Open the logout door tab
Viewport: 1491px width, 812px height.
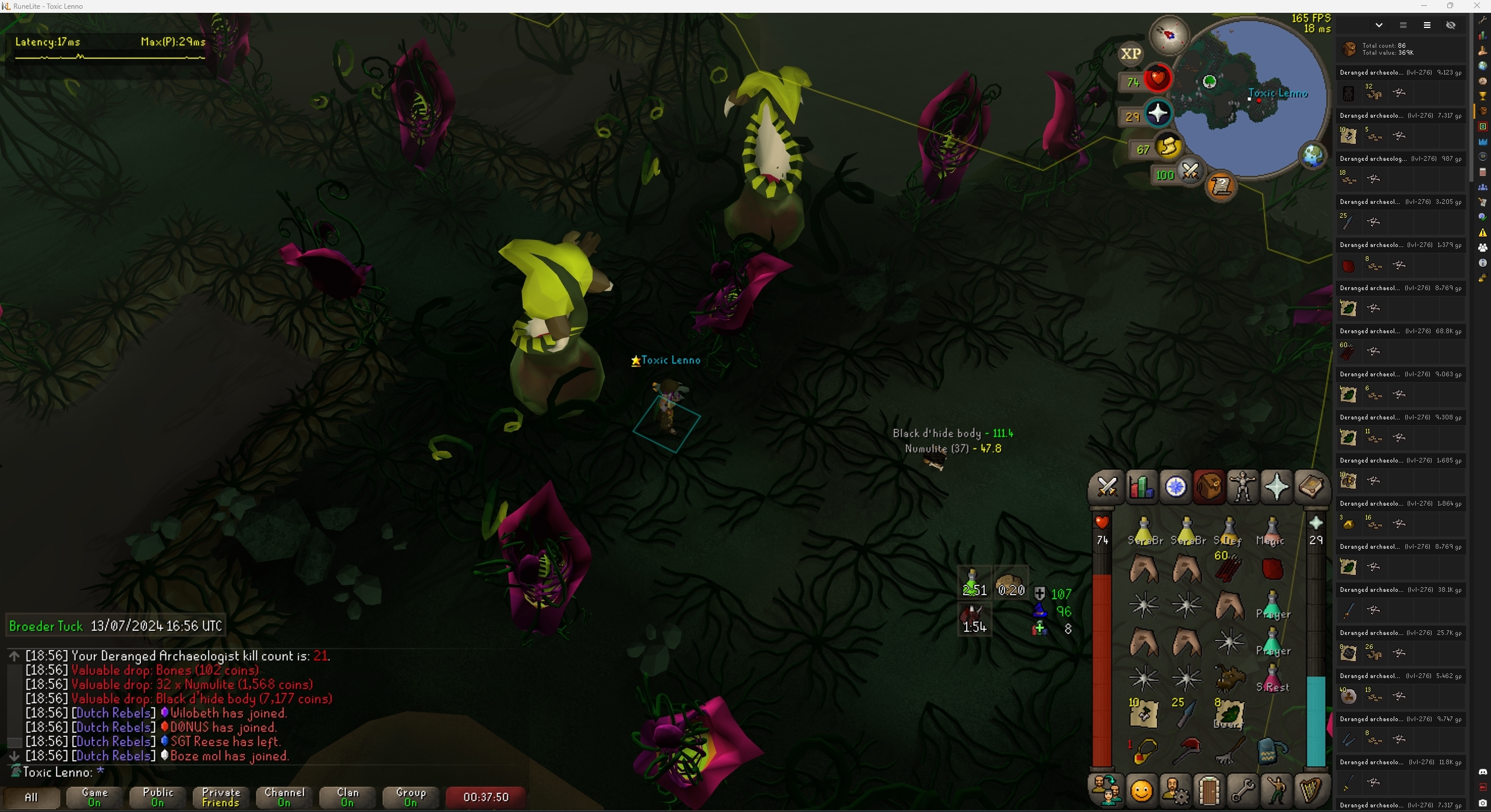[x=1209, y=791]
